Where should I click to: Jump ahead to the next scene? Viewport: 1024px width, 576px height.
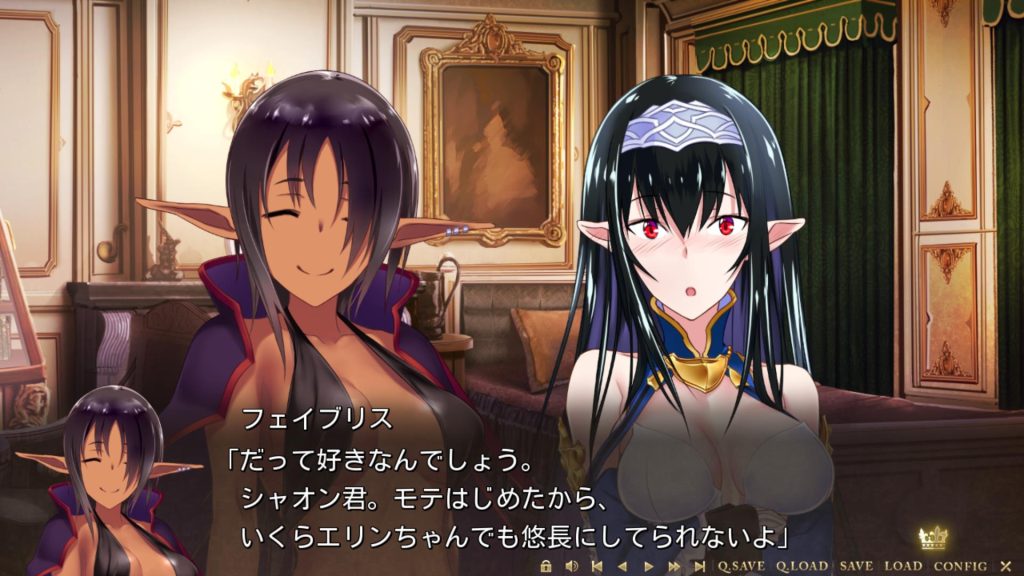tap(699, 566)
